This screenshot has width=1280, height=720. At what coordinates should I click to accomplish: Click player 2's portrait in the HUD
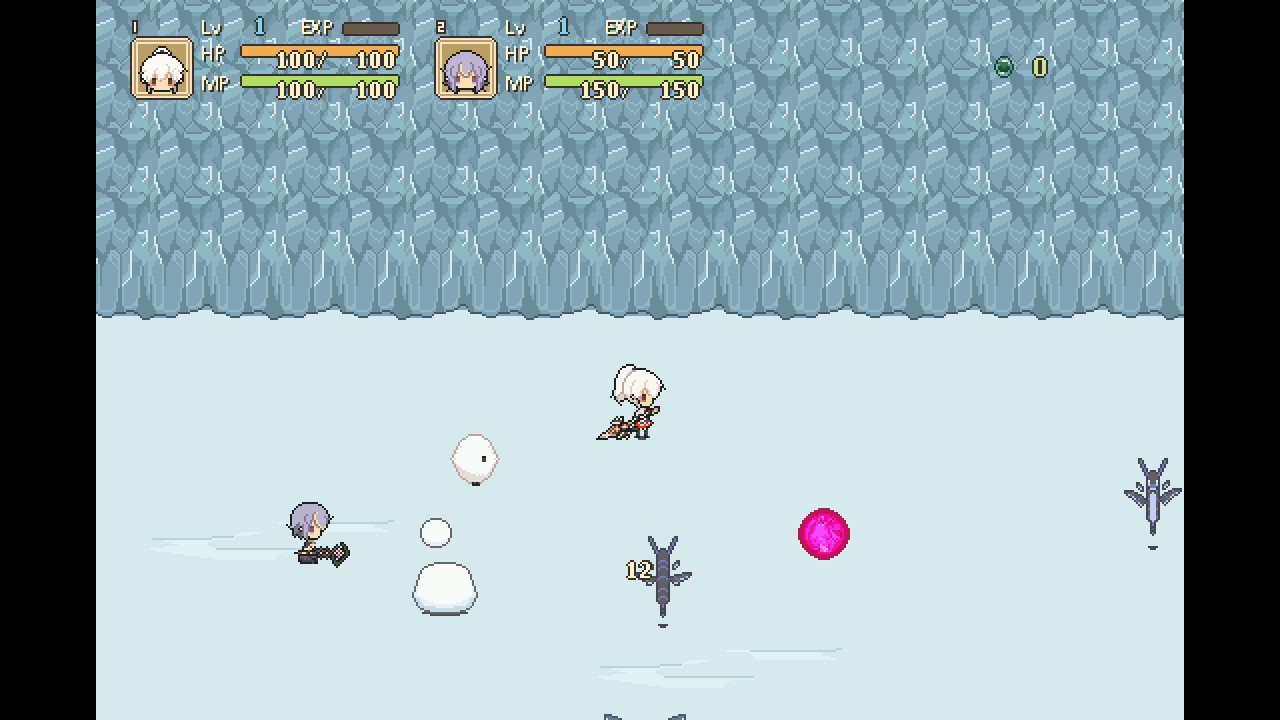pyautogui.click(x=466, y=68)
